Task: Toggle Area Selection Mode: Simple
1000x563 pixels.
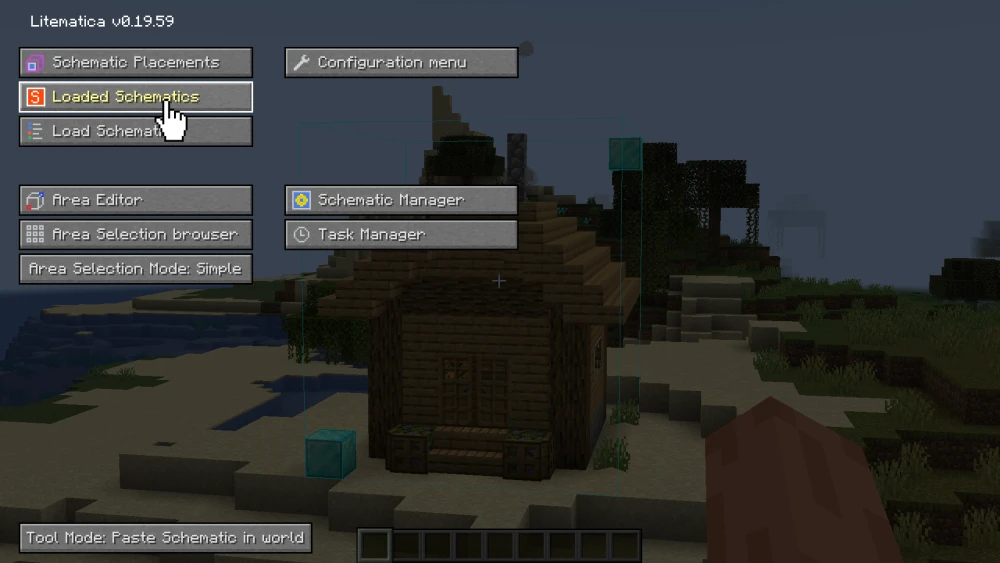Action: pyautogui.click(x=135, y=269)
